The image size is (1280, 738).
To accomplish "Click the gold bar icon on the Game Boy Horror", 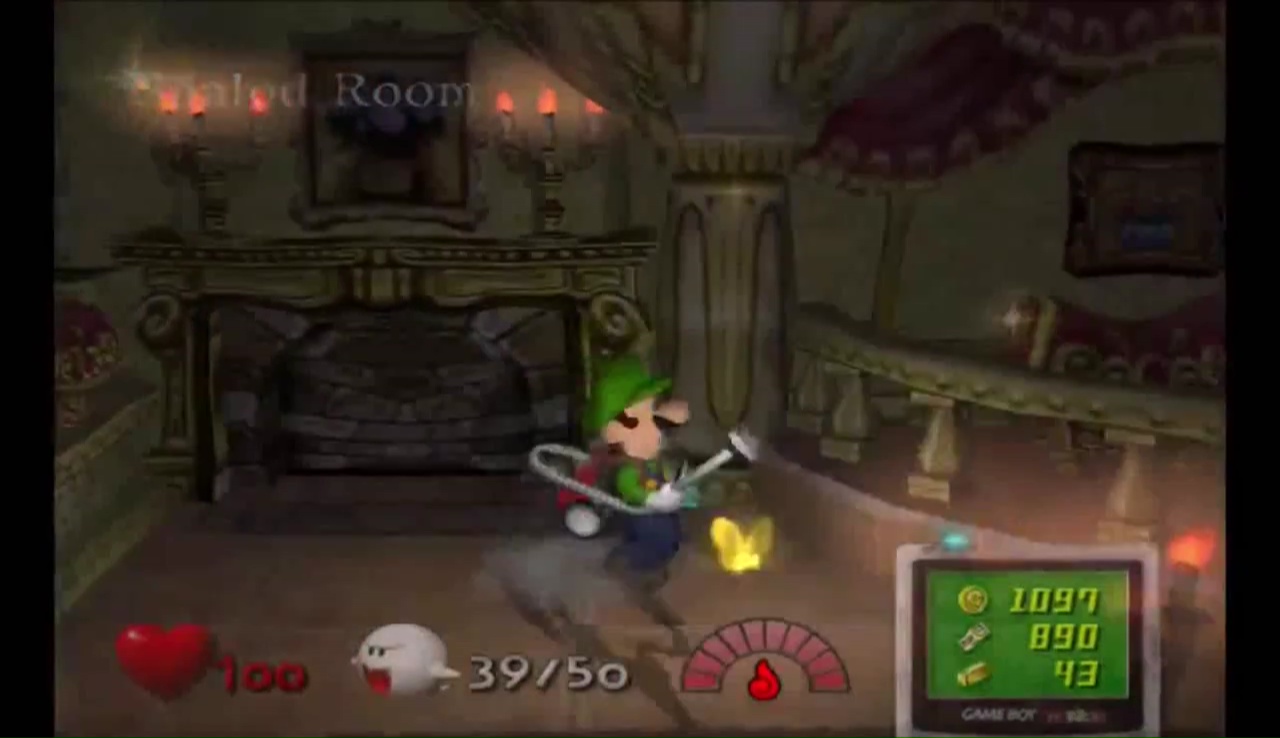I will [973, 673].
